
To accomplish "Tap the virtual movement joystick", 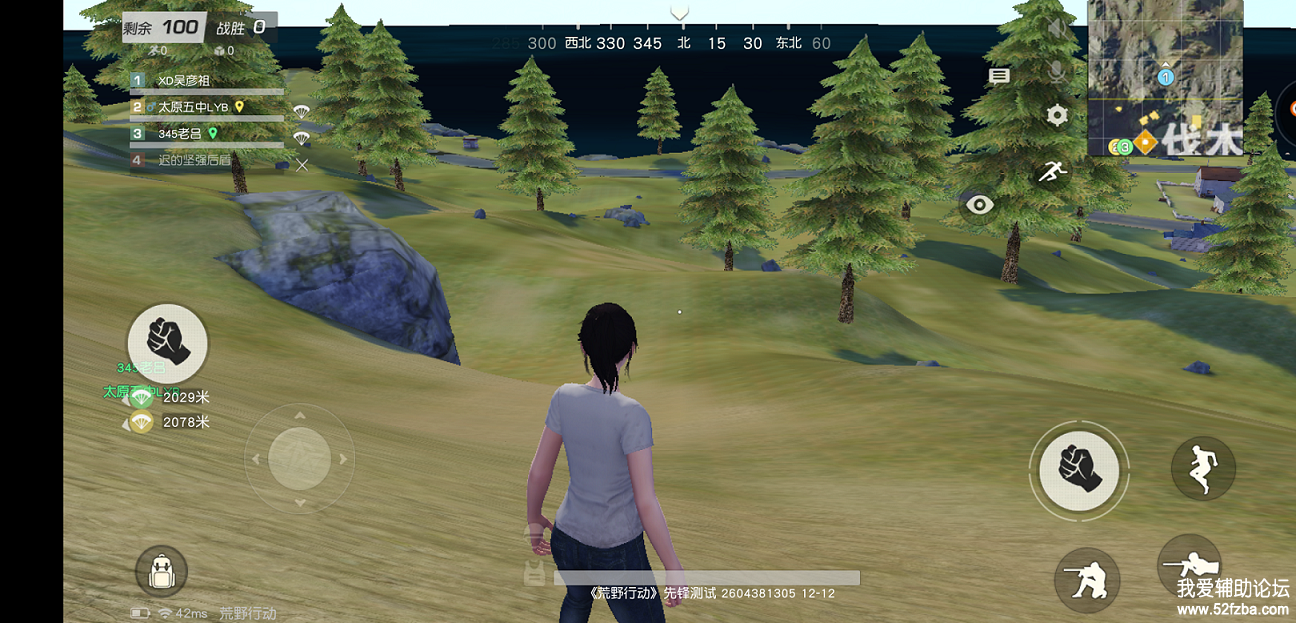I will (x=299, y=459).
